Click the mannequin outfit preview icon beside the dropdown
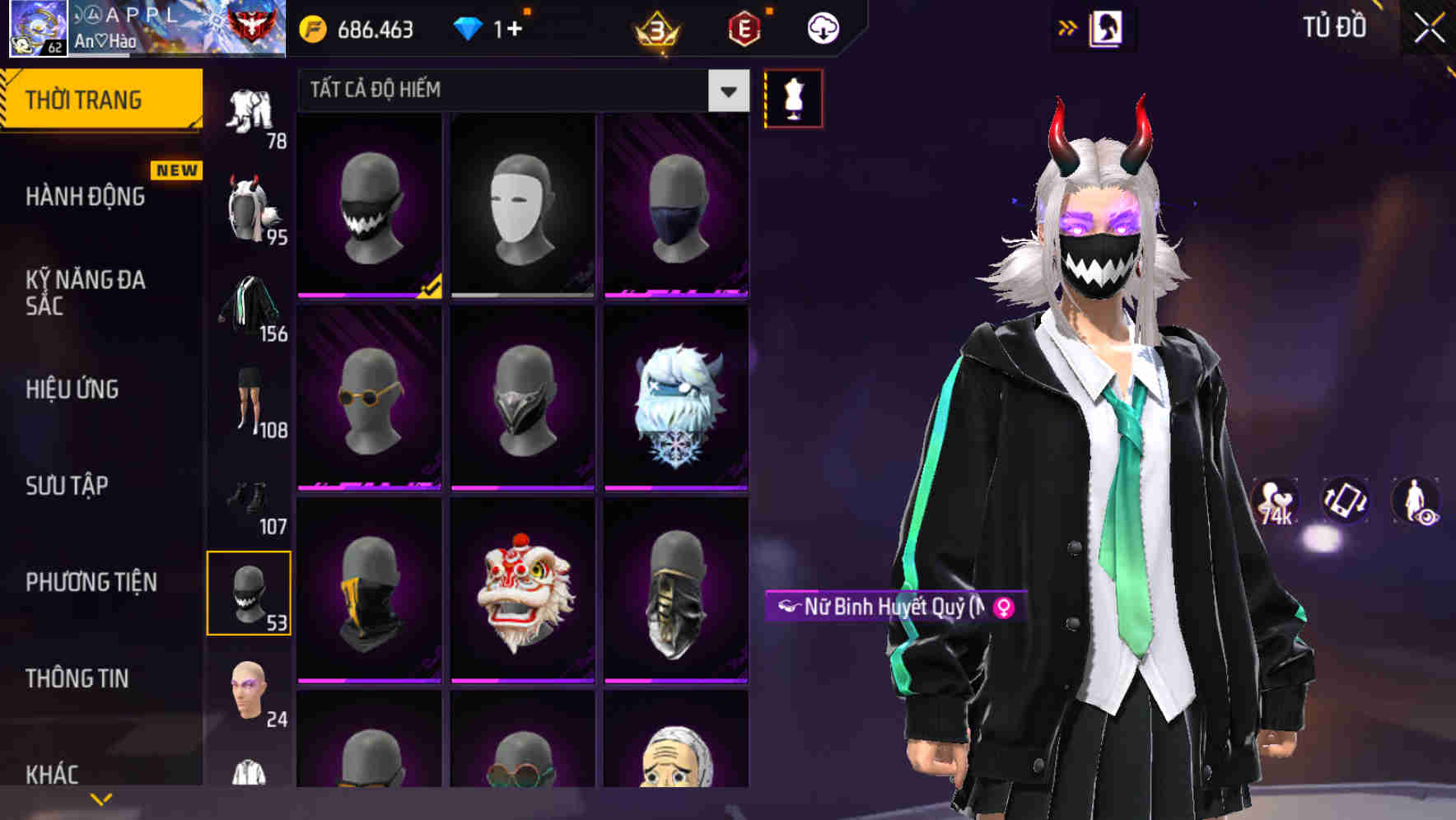Image resolution: width=1456 pixels, height=820 pixels. [x=793, y=98]
